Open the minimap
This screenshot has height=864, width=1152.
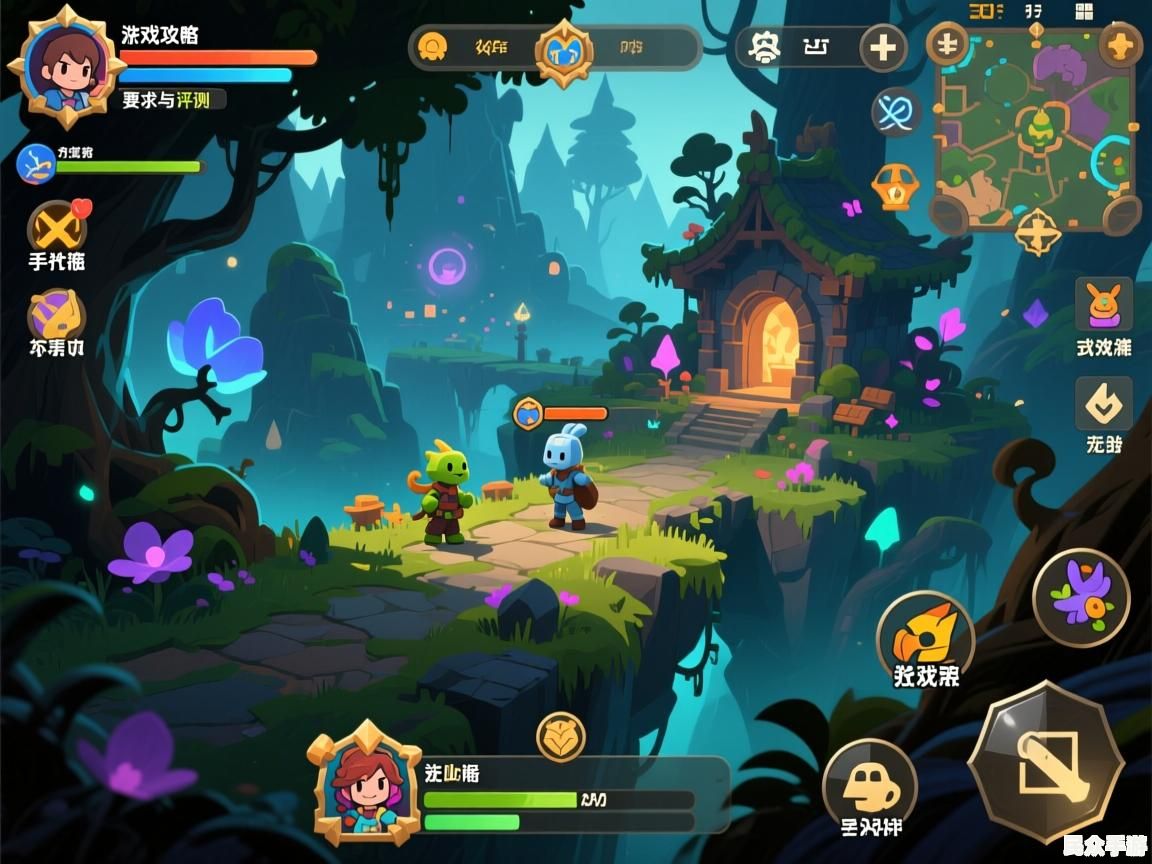pyautogui.click(x=1035, y=128)
